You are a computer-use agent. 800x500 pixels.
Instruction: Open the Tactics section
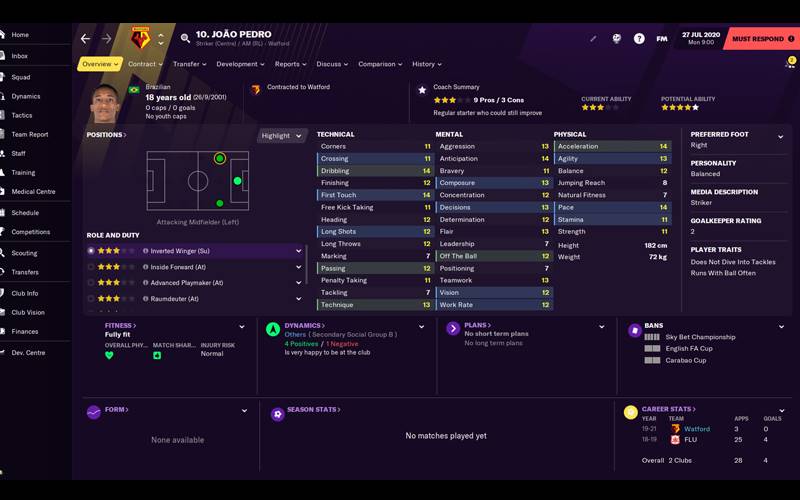pyautogui.click(x=21, y=116)
